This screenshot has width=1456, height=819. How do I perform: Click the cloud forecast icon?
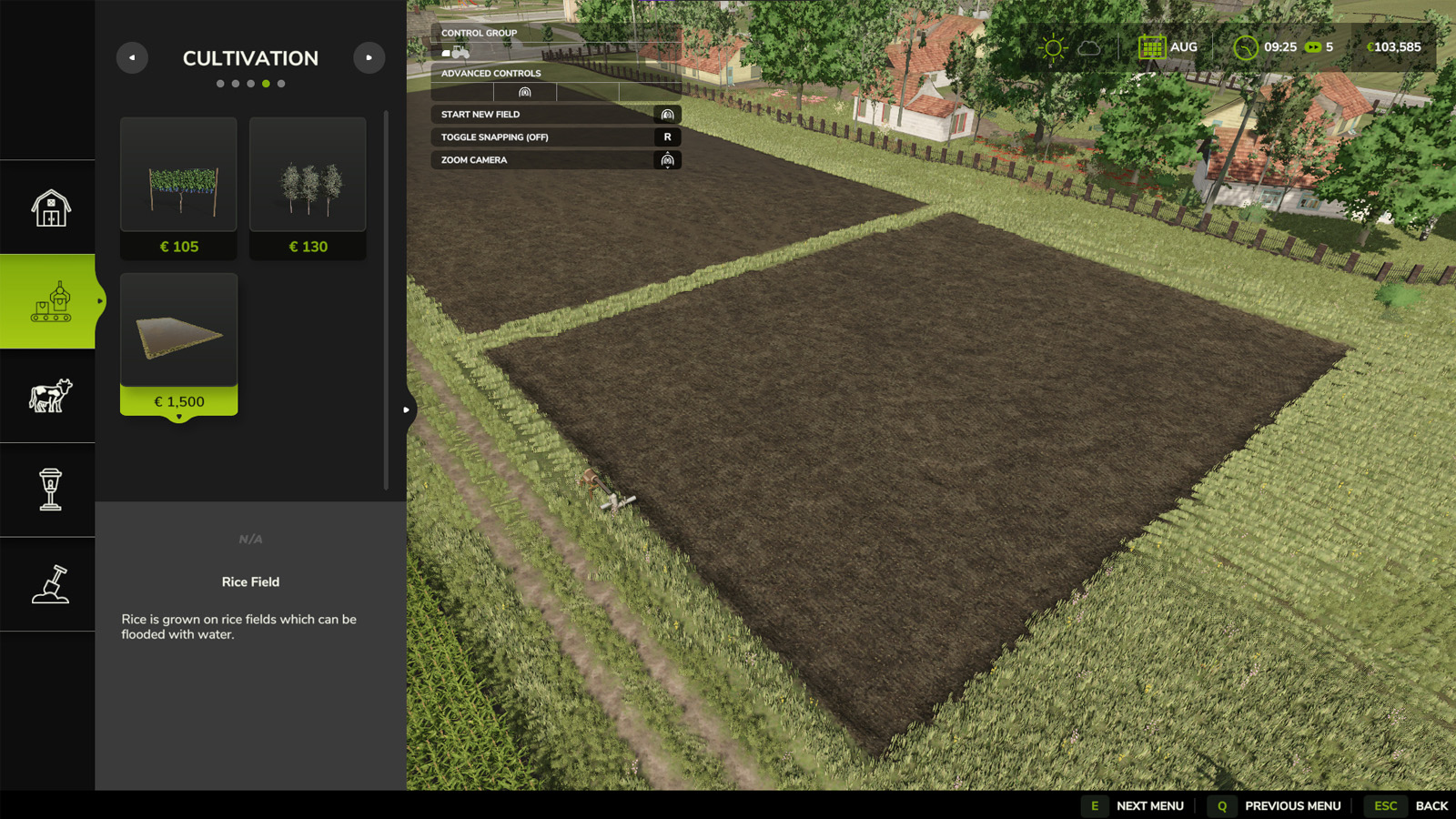tap(1088, 45)
